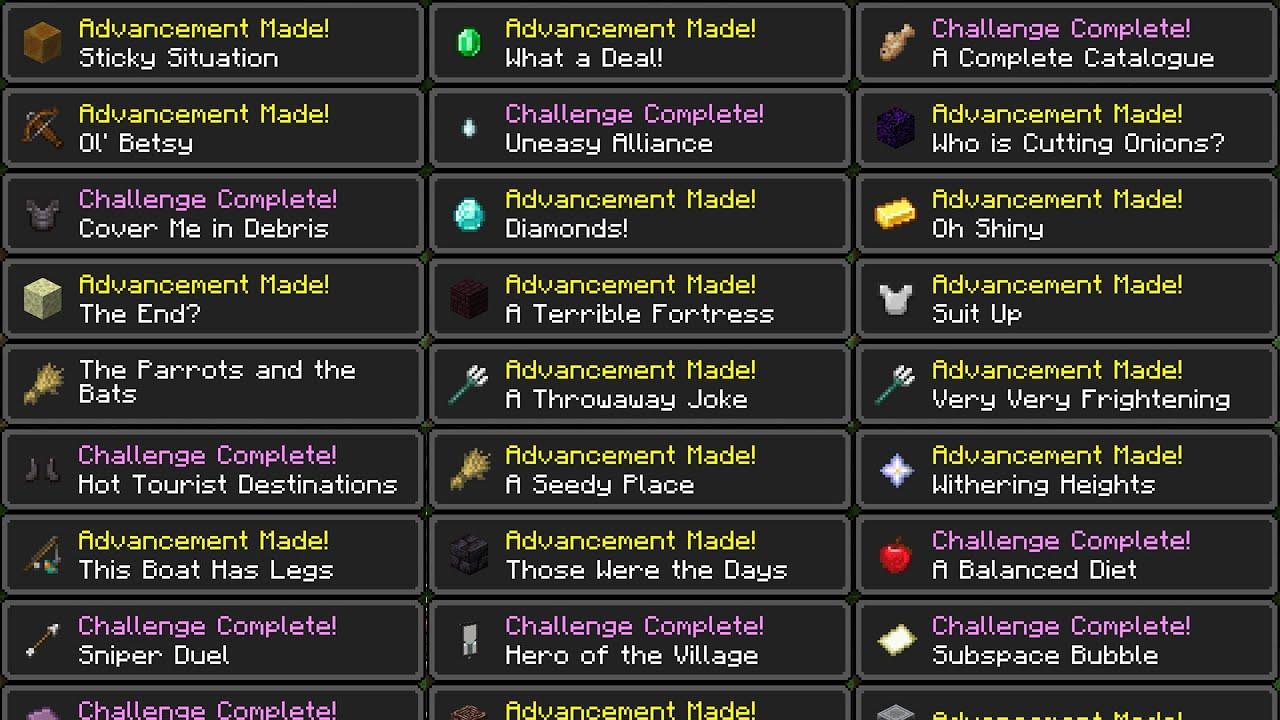Select the Subspace Bubble challenge title
1280x720 pixels.
click(1043, 655)
